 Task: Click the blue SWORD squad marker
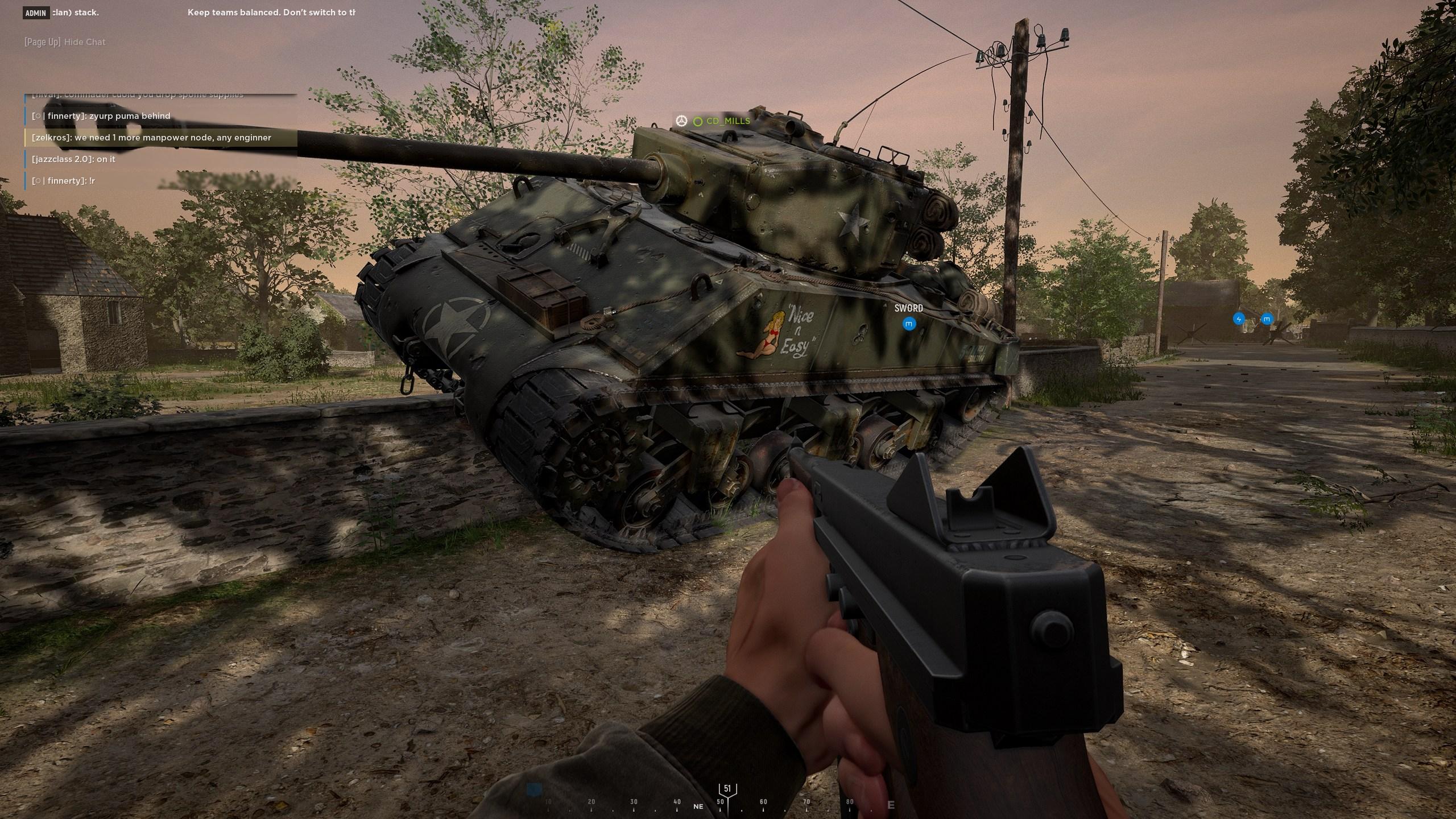[x=909, y=324]
